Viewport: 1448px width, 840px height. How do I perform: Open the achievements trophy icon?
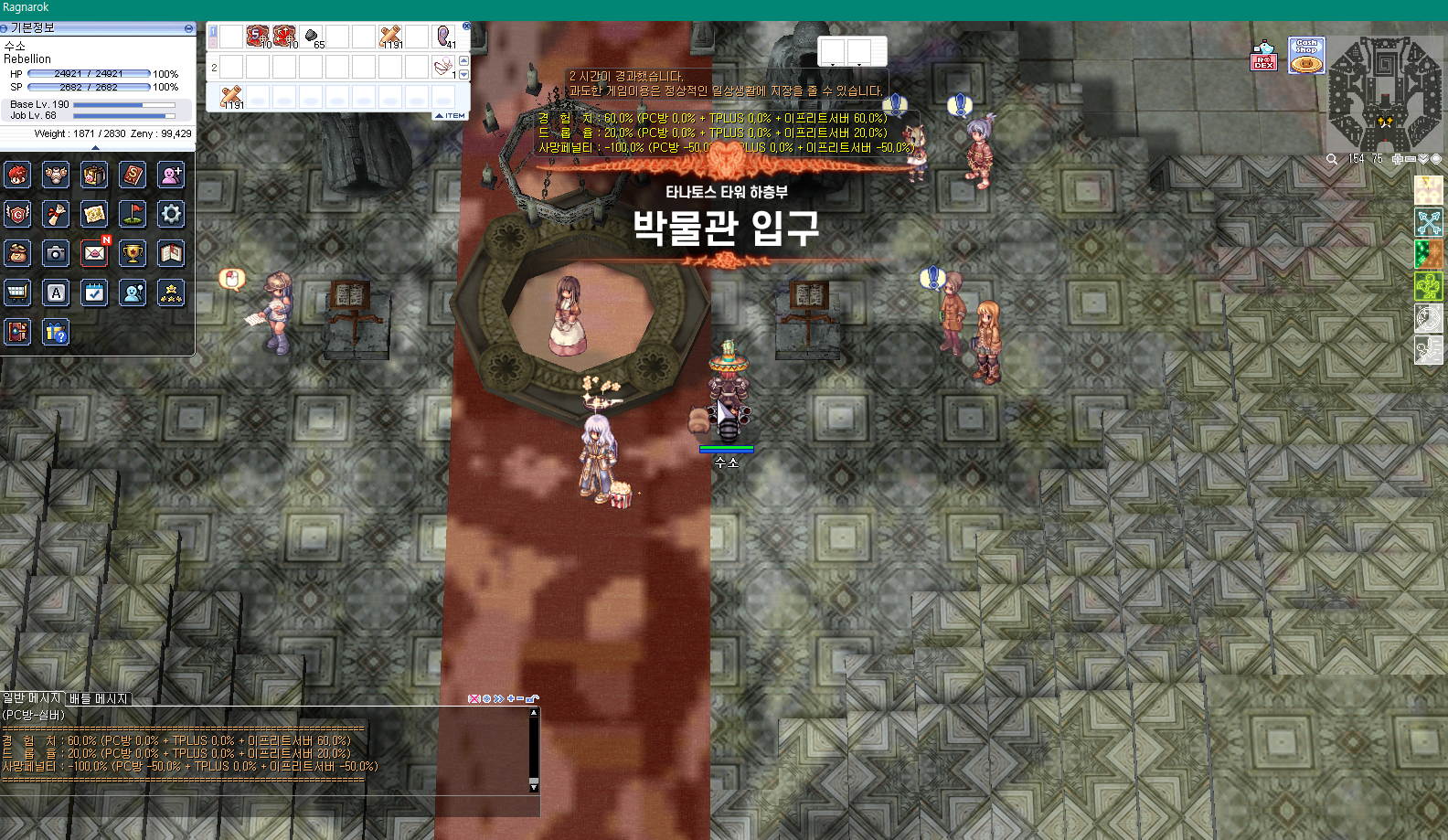click(x=133, y=253)
